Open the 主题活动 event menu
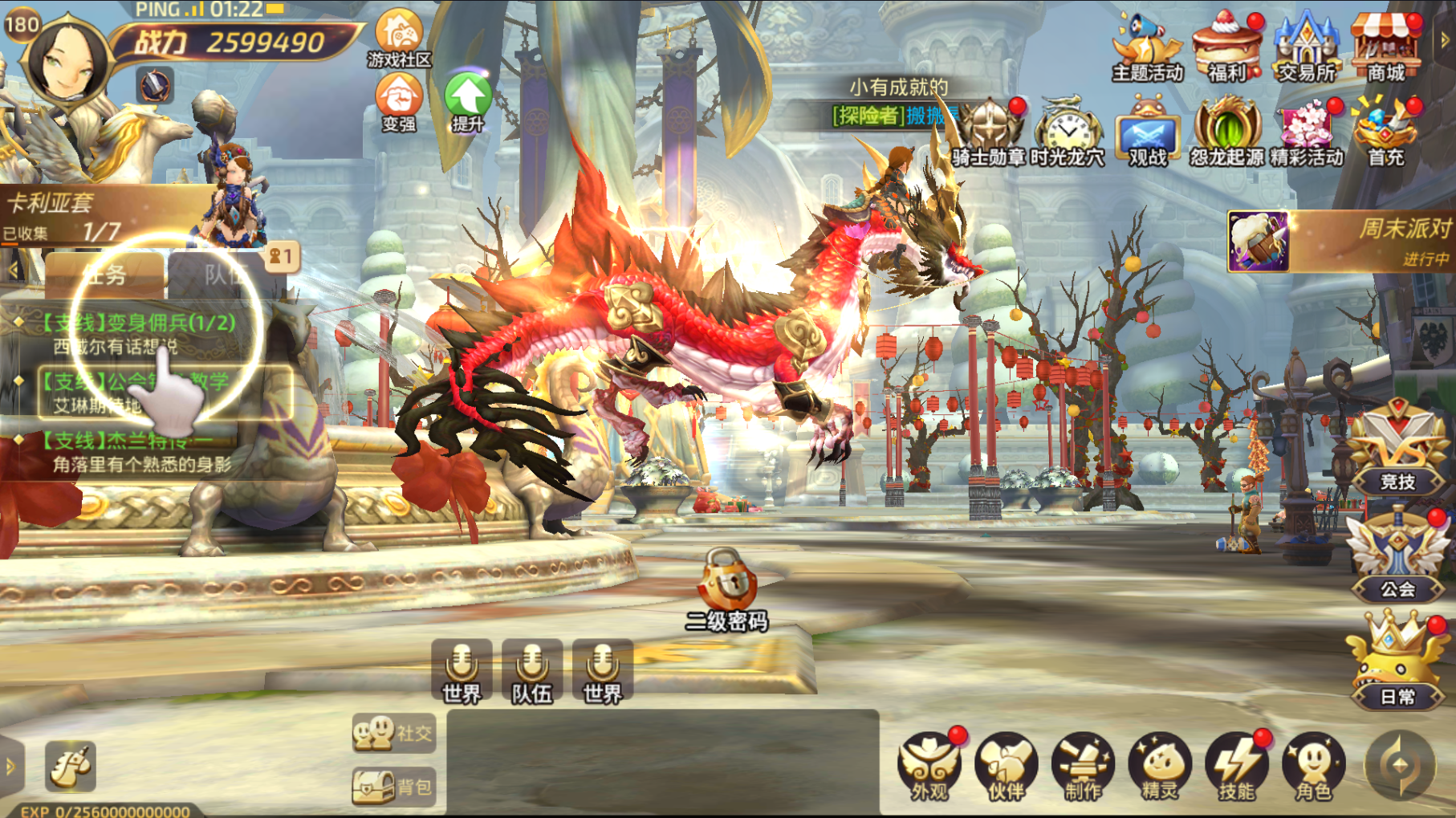Image resolution: width=1456 pixels, height=818 pixels. coord(1147,50)
